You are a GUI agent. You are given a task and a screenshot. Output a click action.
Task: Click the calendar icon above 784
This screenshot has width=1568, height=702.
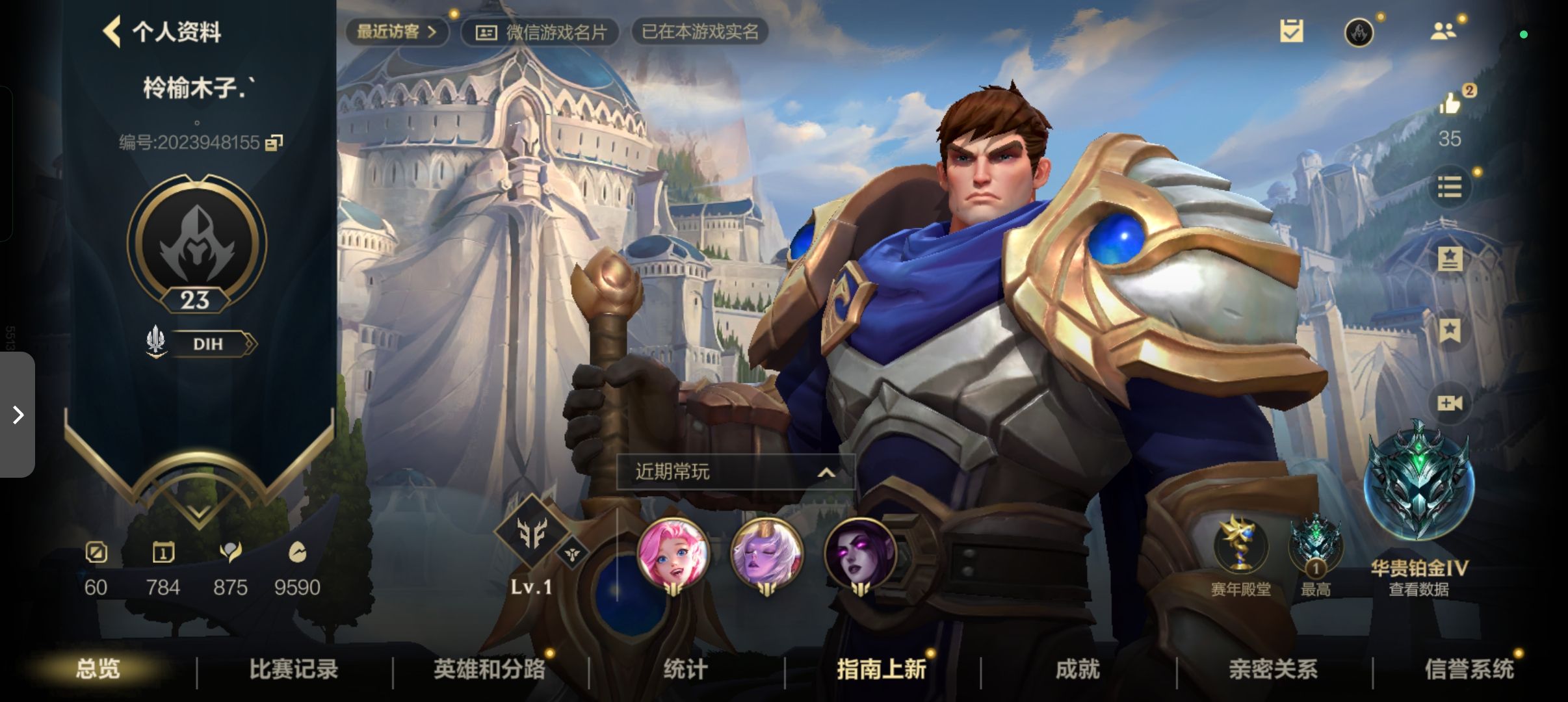pos(163,553)
